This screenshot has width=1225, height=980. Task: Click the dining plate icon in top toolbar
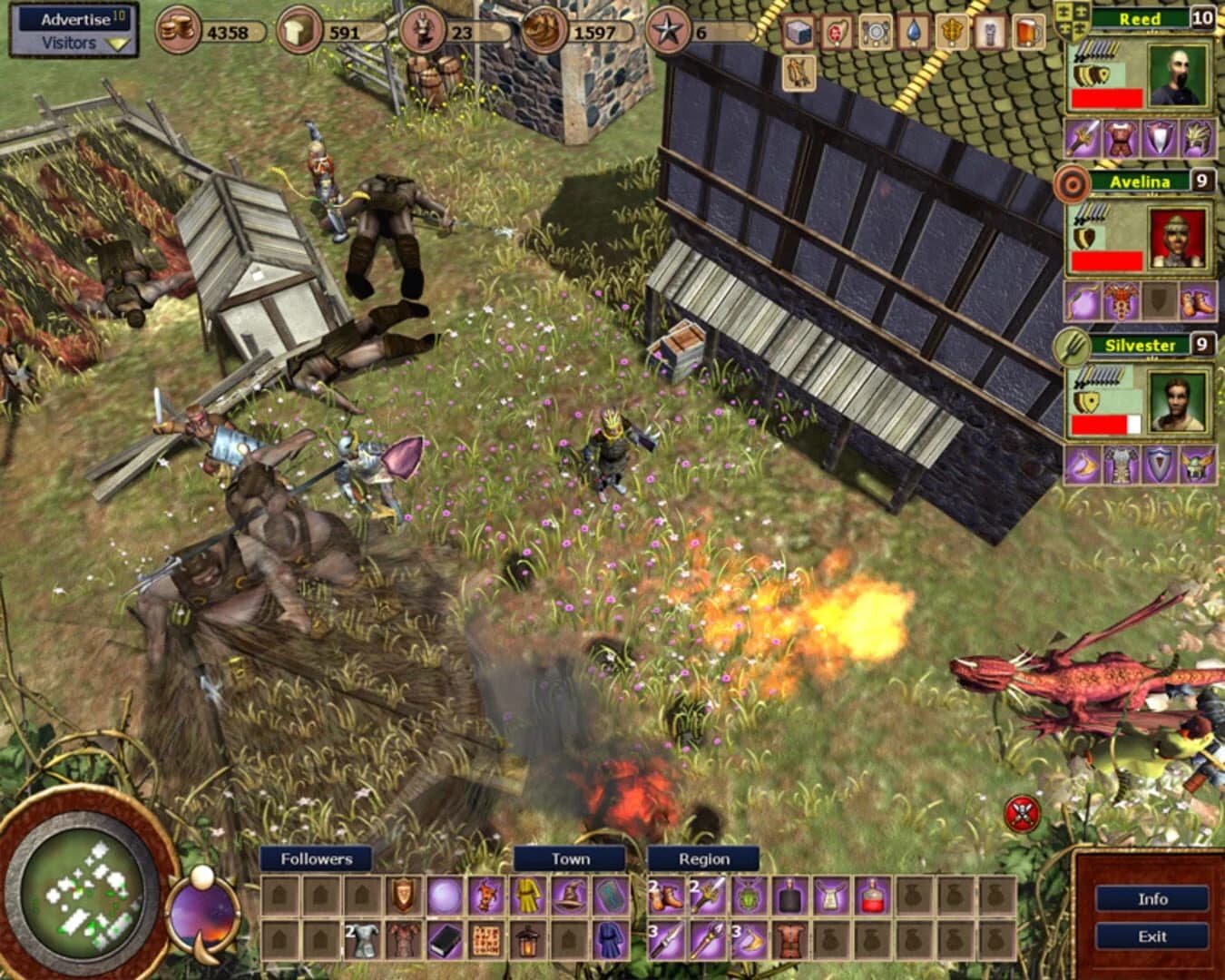[x=876, y=32]
